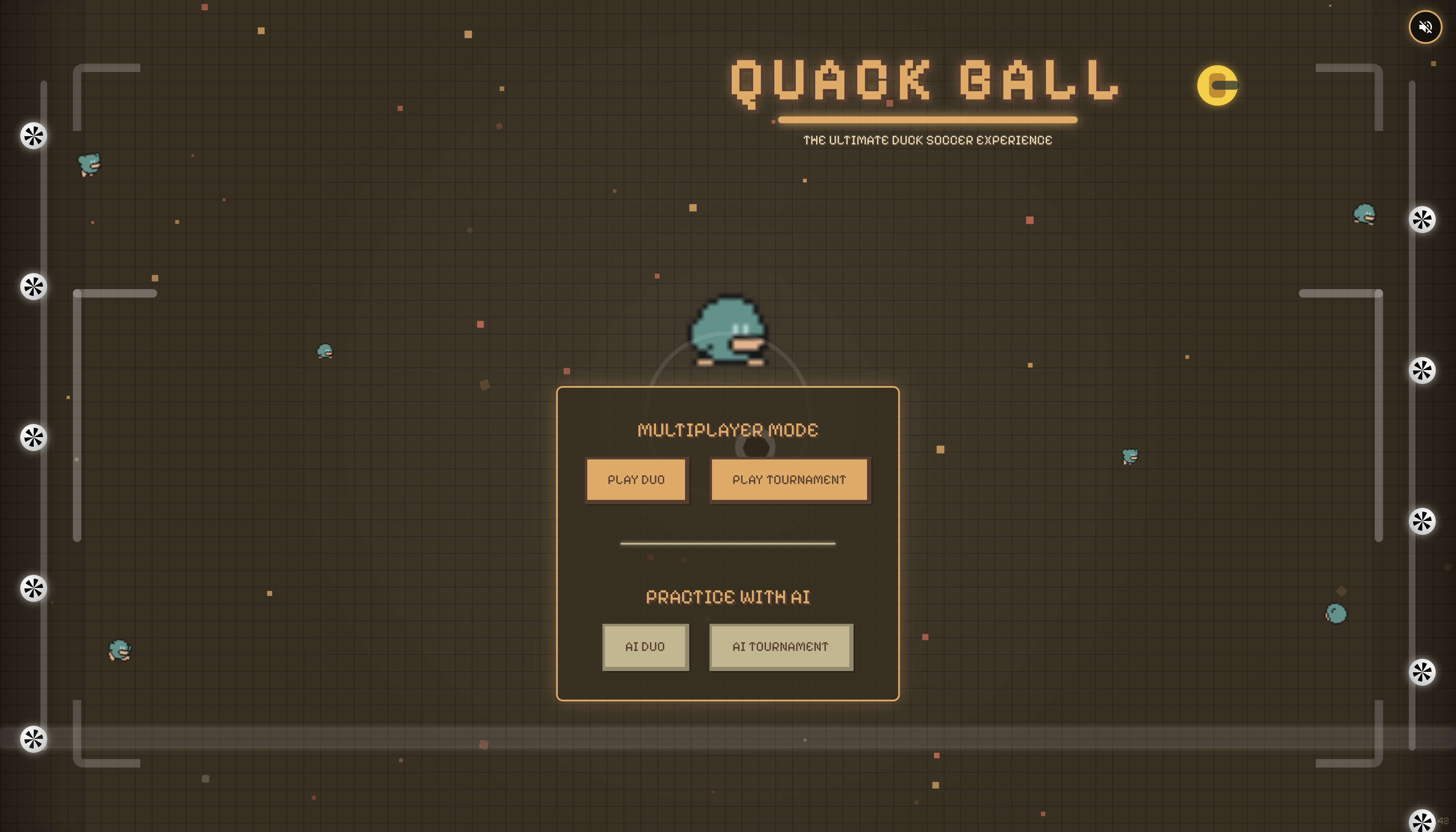Click the large duck above the menu panel
The width and height of the screenshot is (1456, 832).
click(728, 329)
